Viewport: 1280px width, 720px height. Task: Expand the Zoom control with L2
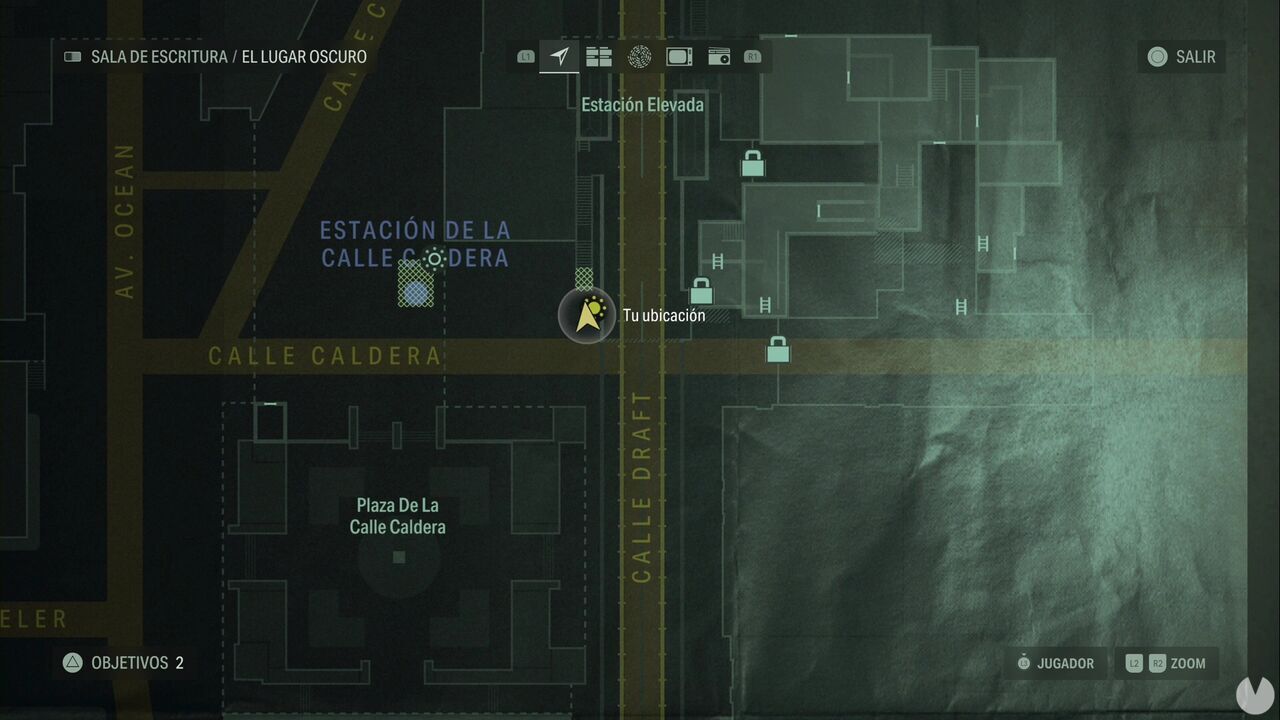pyautogui.click(x=1135, y=663)
